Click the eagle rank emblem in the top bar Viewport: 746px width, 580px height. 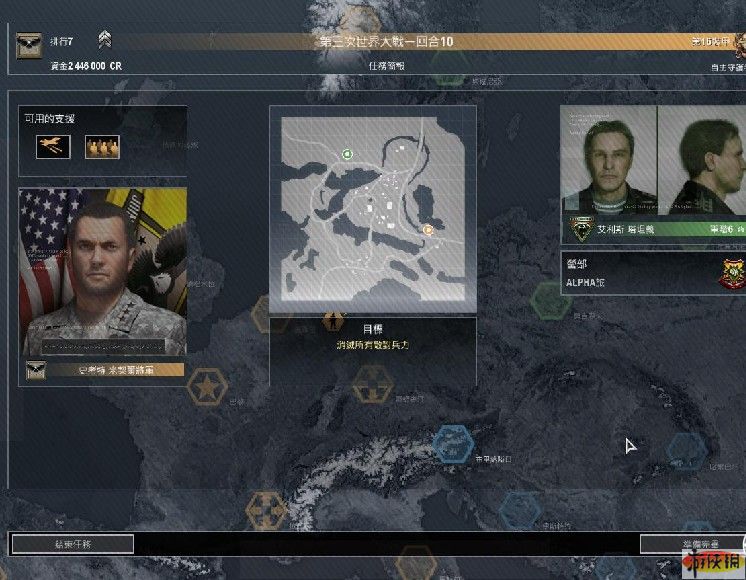point(29,42)
